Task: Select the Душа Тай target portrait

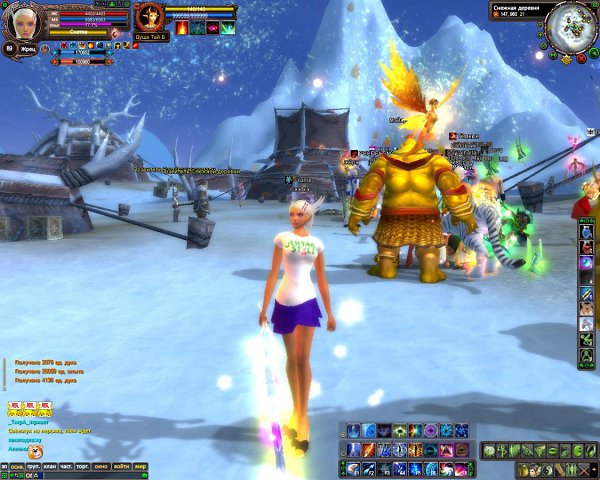Action: point(149,16)
